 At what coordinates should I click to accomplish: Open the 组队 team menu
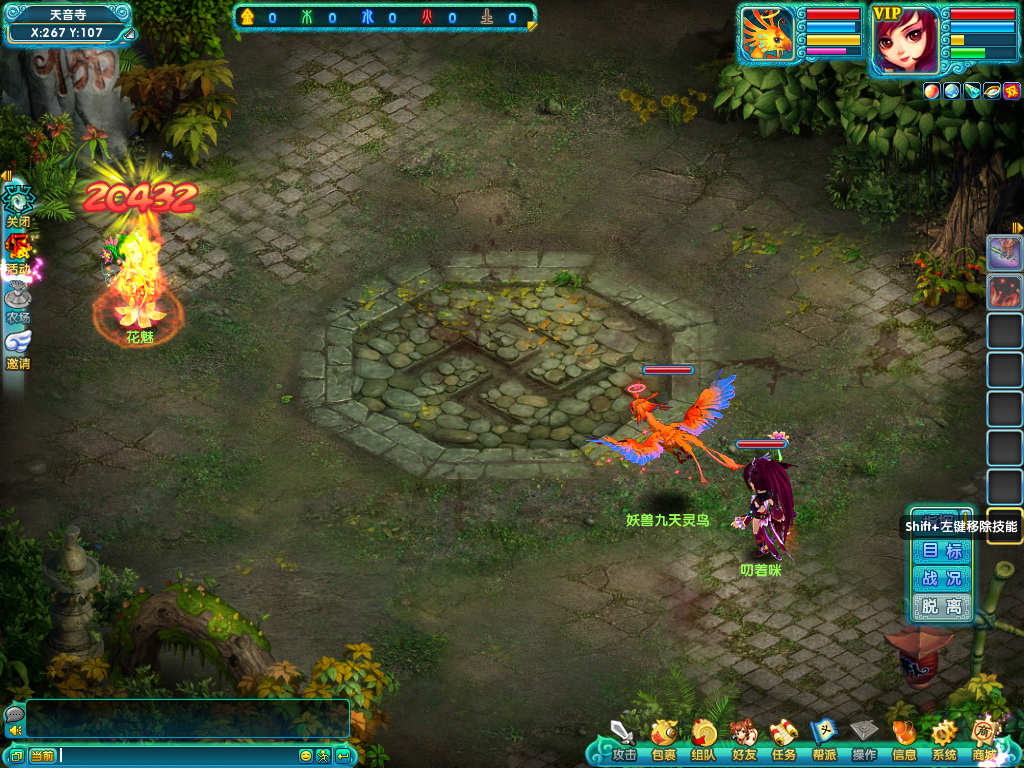tap(703, 738)
